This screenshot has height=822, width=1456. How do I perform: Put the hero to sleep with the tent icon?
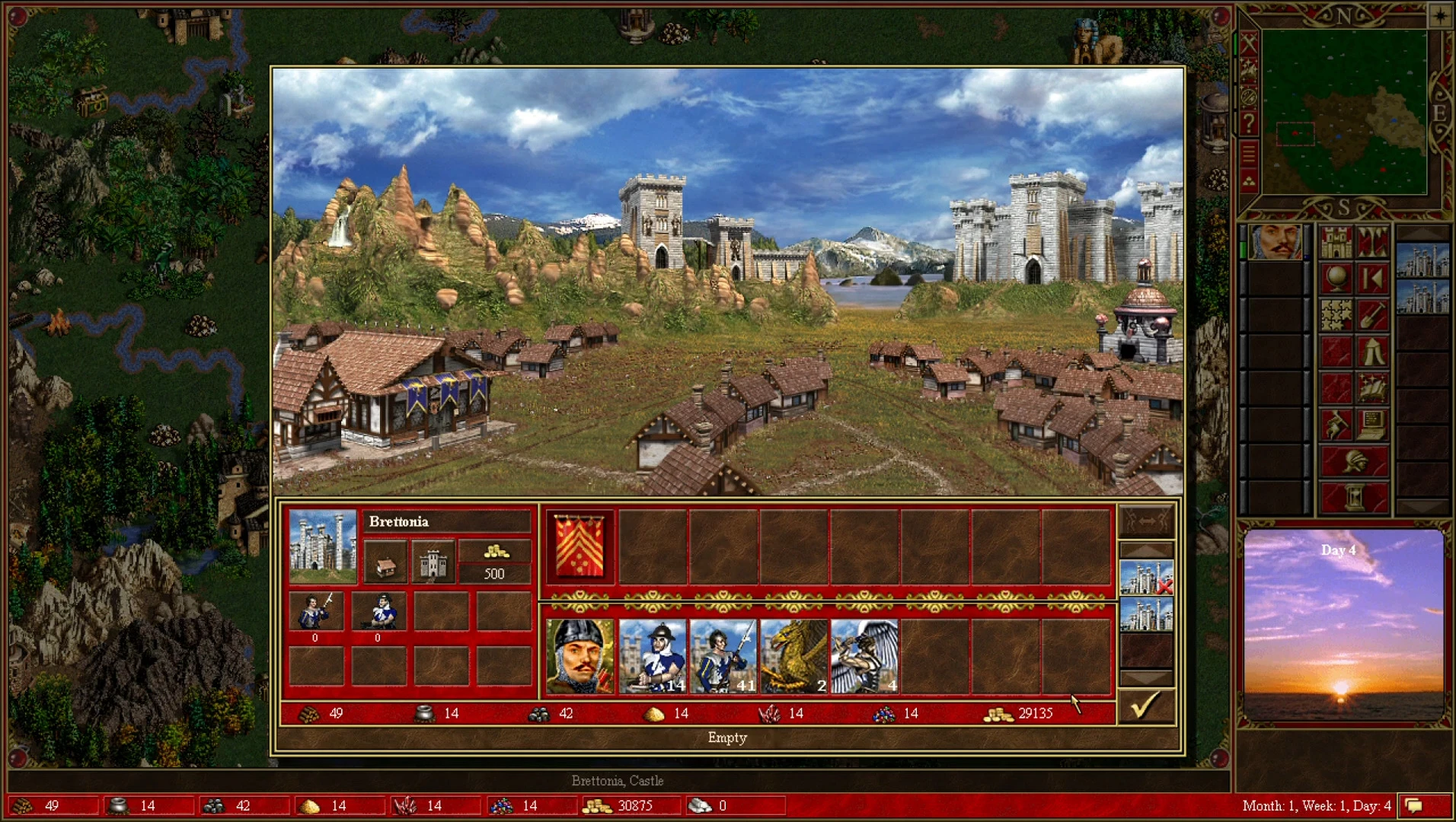(x=1374, y=350)
